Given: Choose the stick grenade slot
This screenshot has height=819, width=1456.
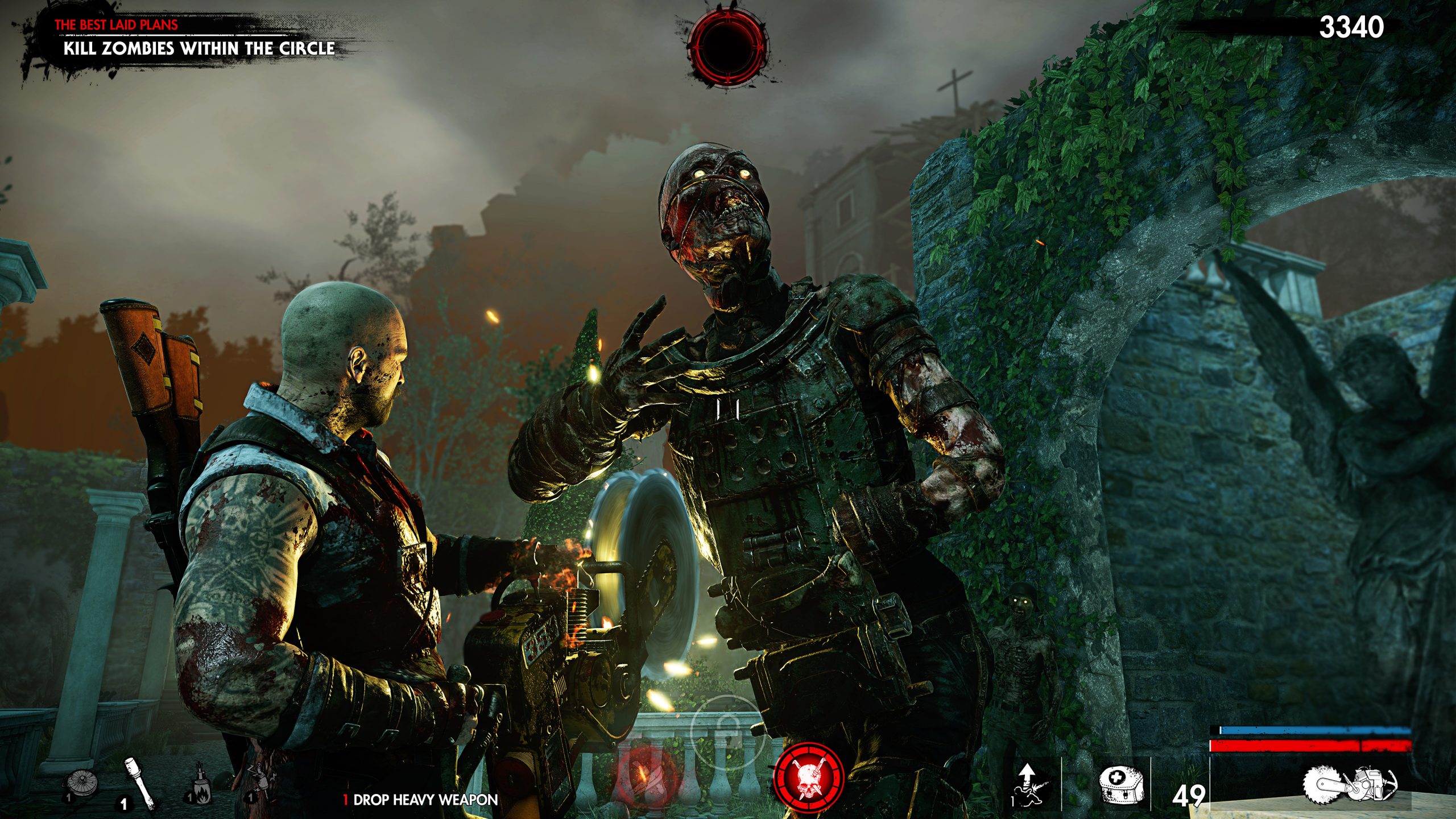Looking at the screenshot, I should tap(138, 782).
